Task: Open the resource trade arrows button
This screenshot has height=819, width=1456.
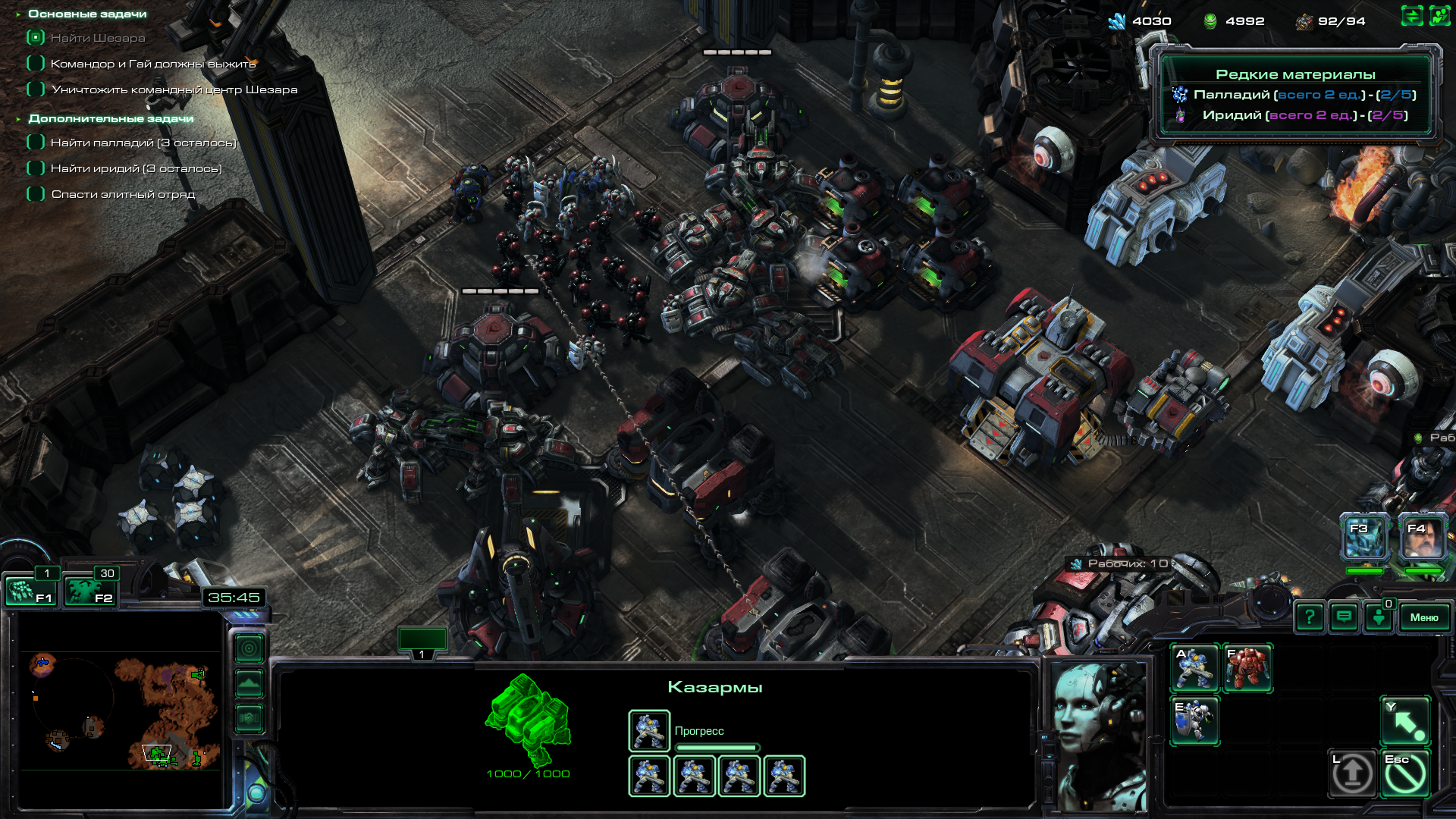Action: [1411, 16]
